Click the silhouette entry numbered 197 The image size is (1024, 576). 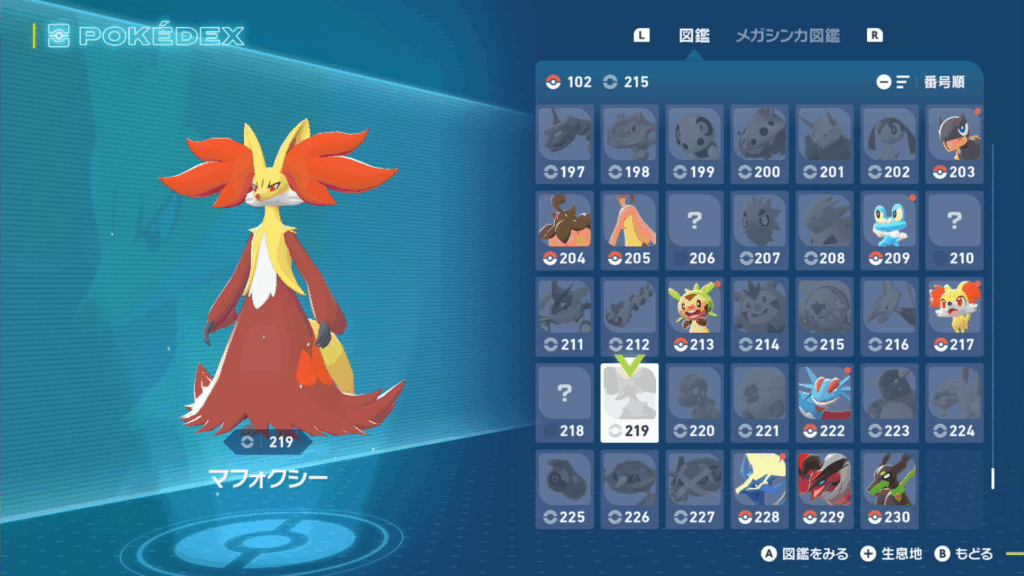tap(565, 144)
